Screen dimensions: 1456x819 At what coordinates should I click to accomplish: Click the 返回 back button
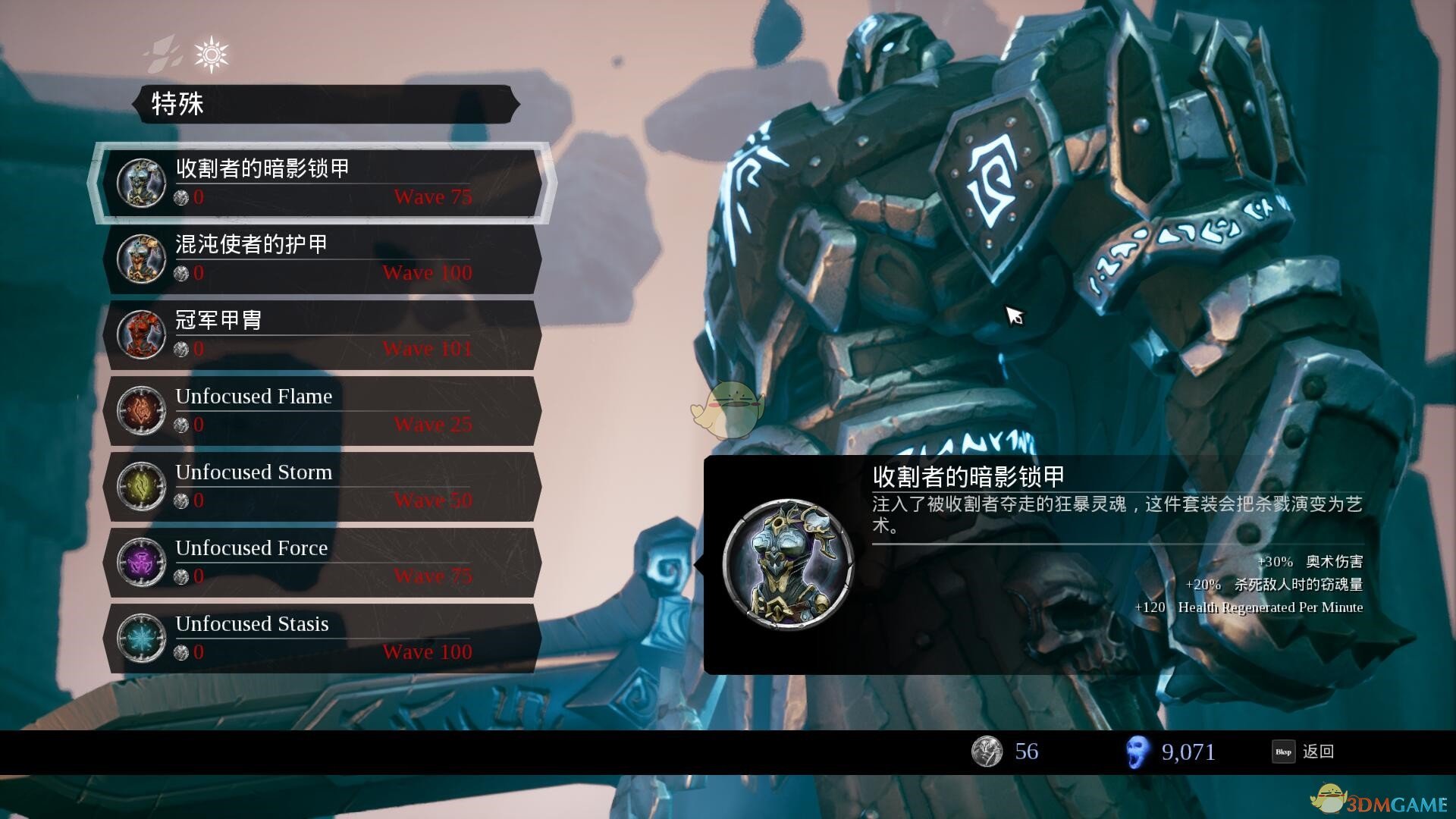[x=1304, y=752]
